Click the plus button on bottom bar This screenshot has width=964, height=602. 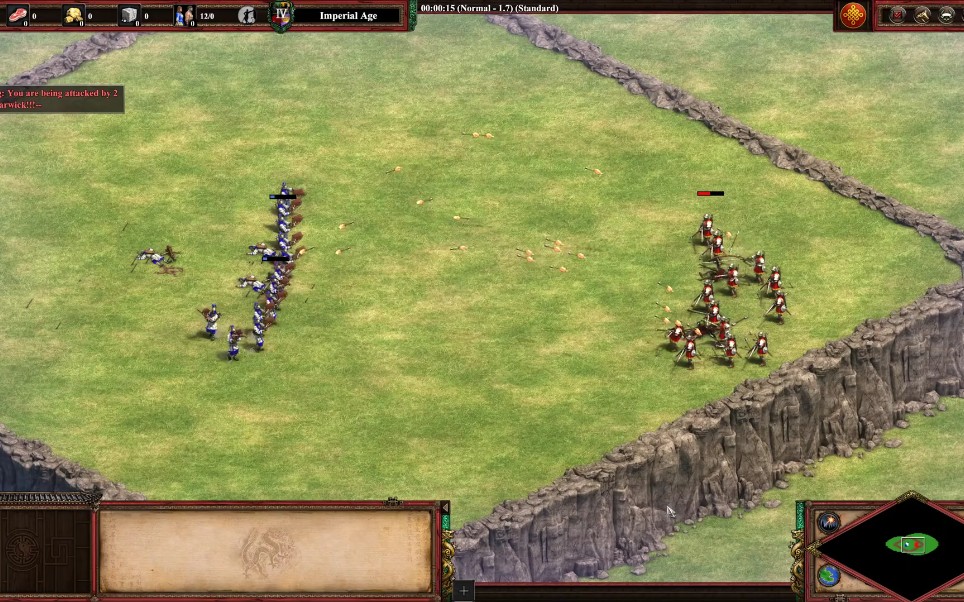[x=463, y=592]
